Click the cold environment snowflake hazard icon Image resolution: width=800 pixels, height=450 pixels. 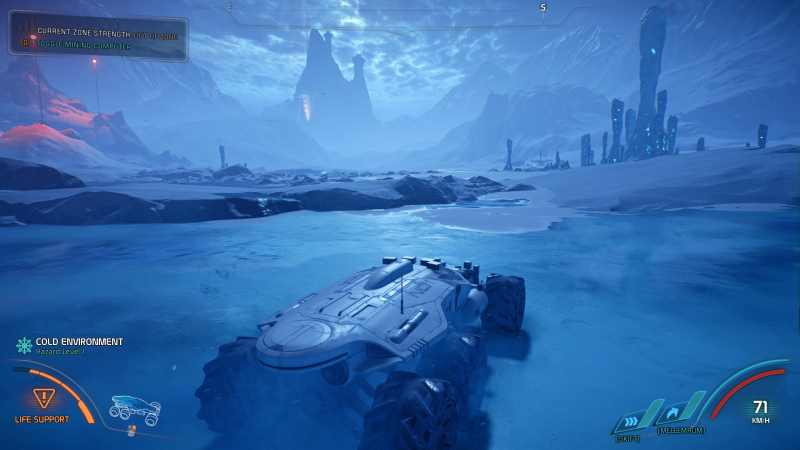(x=23, y=345)
